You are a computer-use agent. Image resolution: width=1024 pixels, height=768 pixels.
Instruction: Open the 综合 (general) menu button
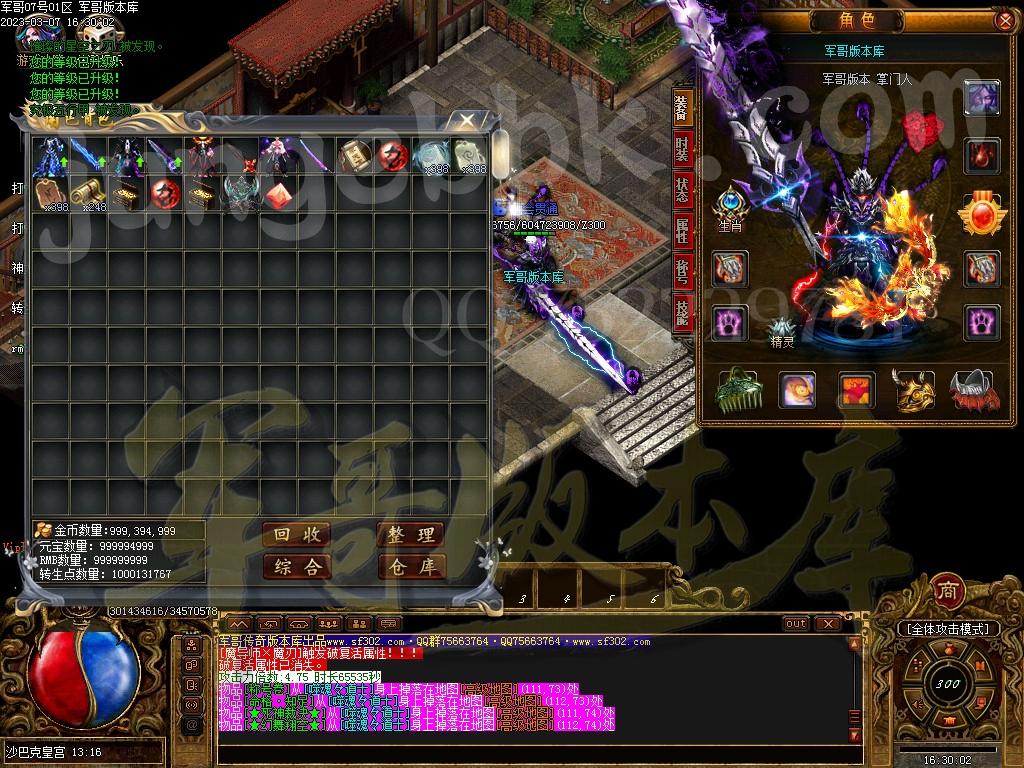click(296, 567)
